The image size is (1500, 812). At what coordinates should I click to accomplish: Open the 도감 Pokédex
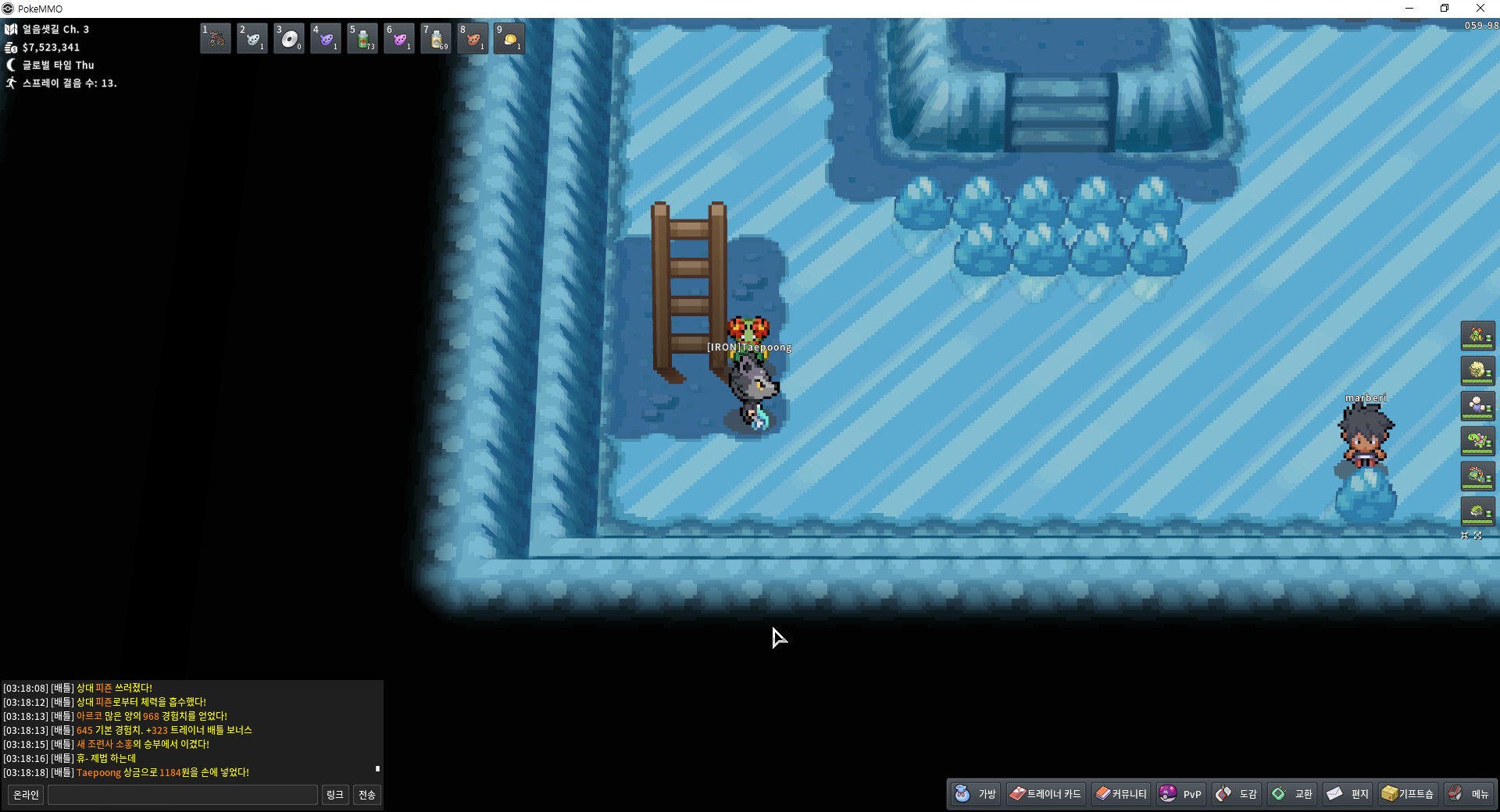1237,794
